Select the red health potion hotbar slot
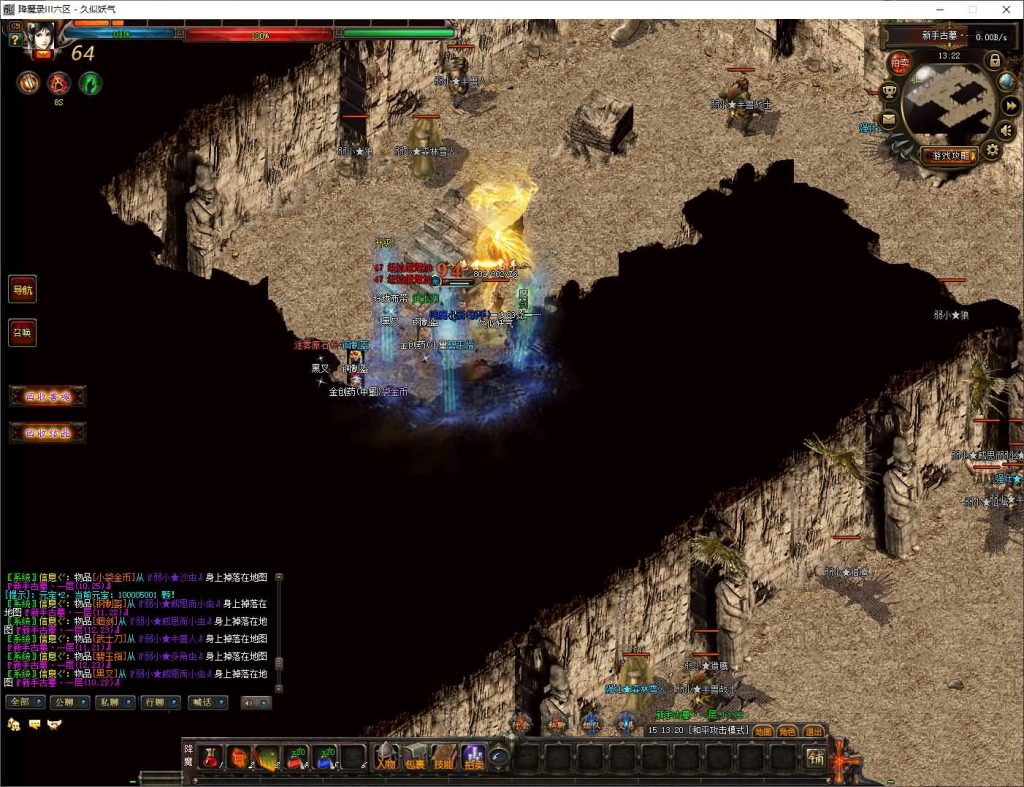 (209, 758)
